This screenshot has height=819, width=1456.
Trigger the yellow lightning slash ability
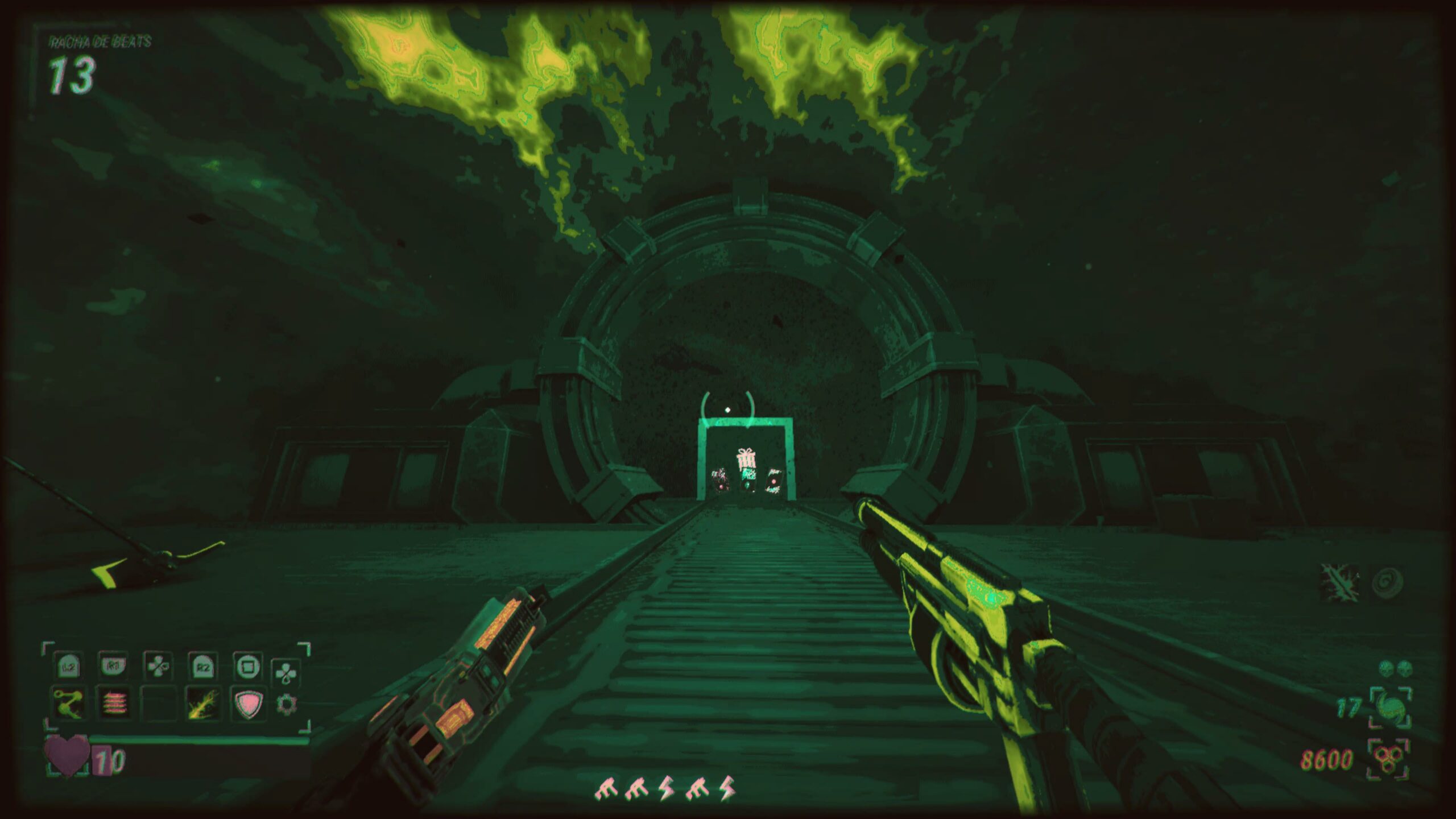pyautogui.click(x=202, y=704)
